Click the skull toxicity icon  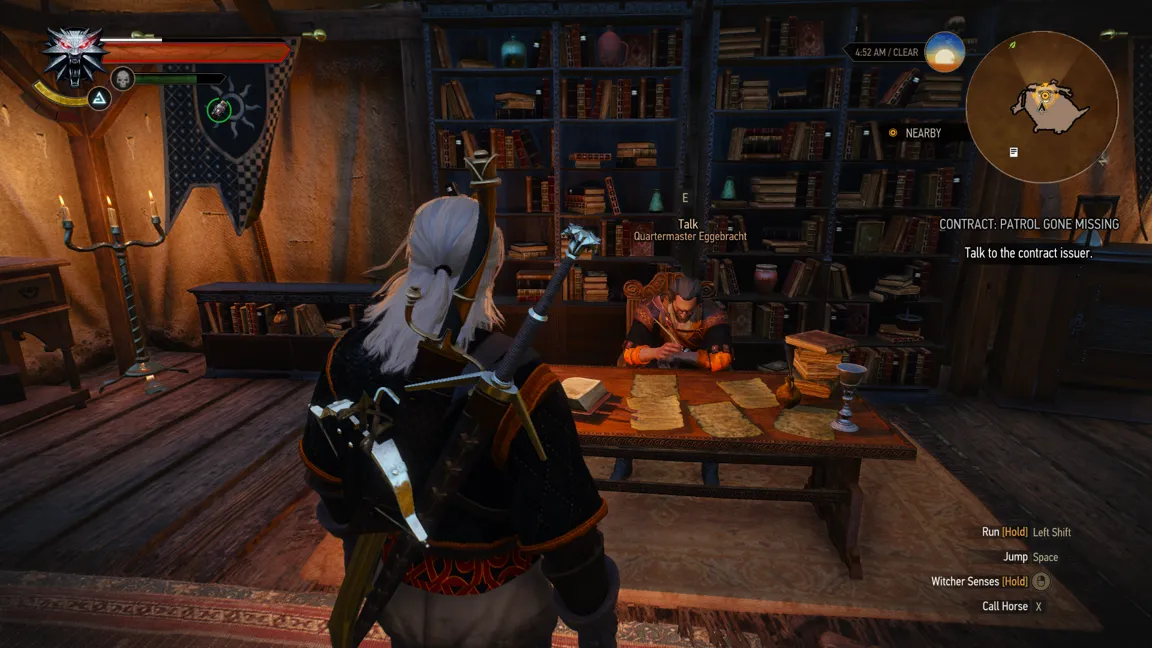pyautogui.click(x=123, y=78)
